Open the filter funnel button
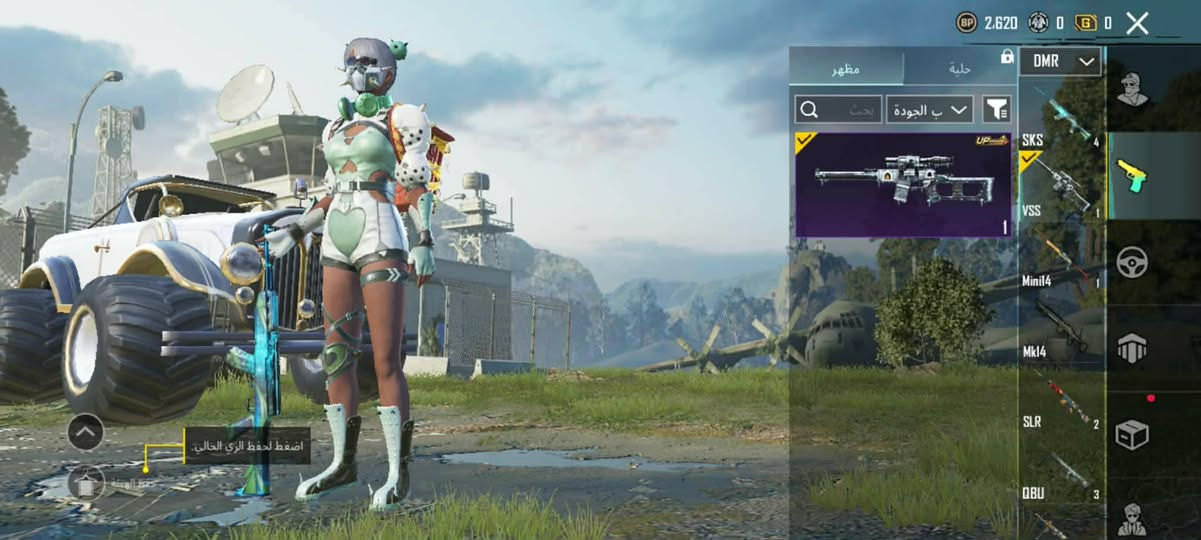 point(996,109)
